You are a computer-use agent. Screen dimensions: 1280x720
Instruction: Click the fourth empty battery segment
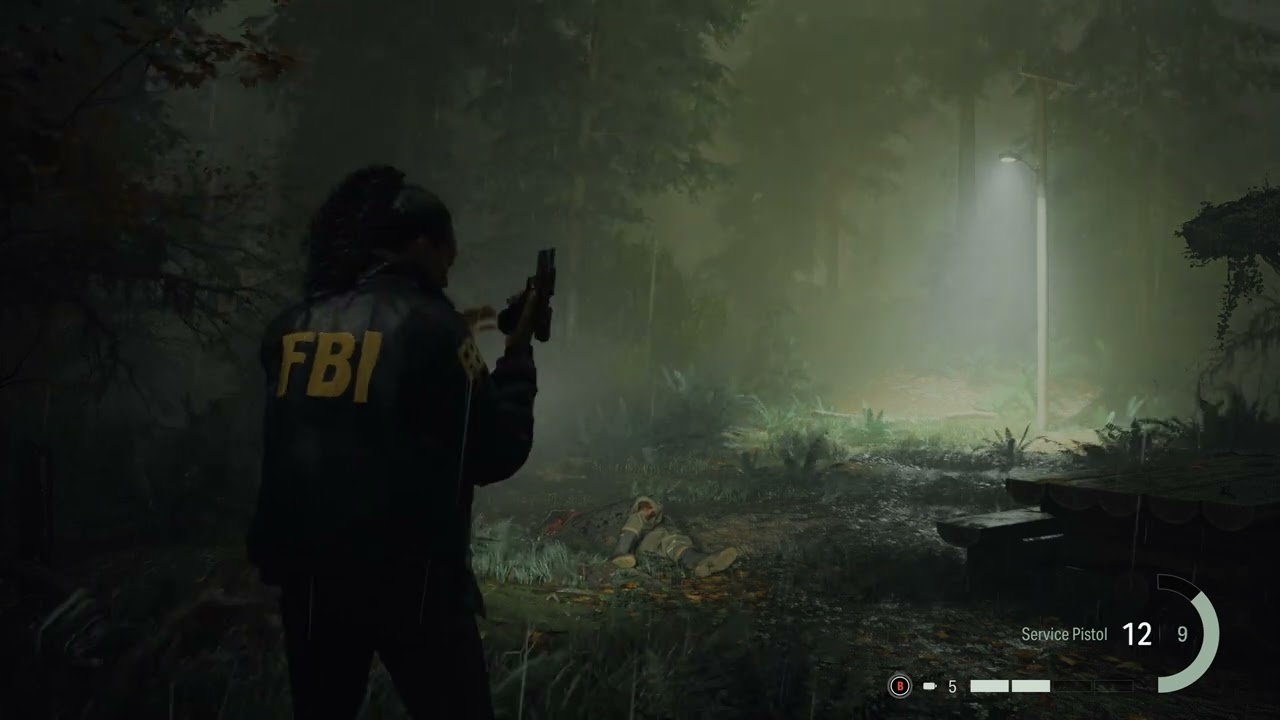click(x=1112, y=686)
